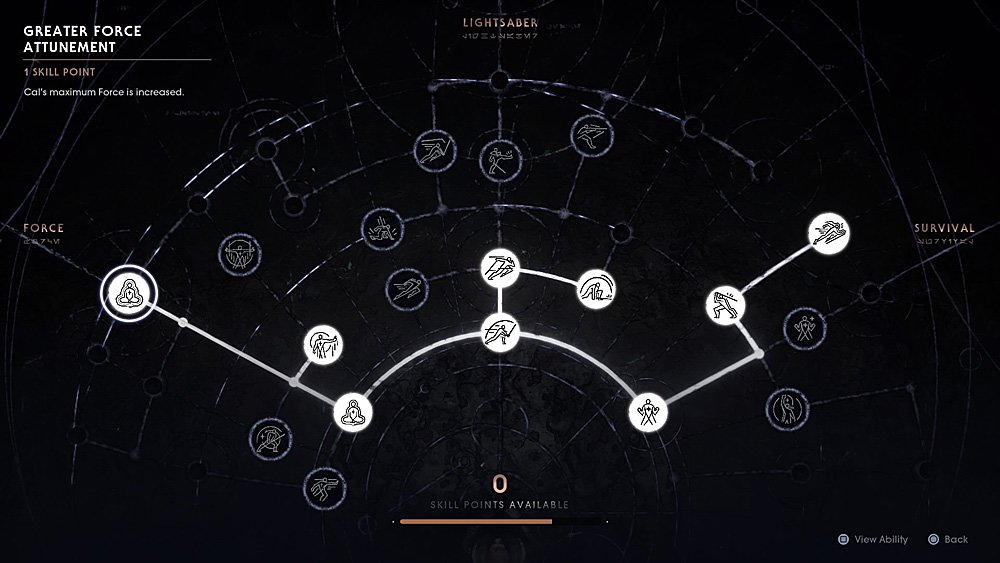Image resolution: width=1000 pixels, height=563 pixels.
Task: Pick the unlocked diving sprint figure skill
Action: tap(828, 234)
